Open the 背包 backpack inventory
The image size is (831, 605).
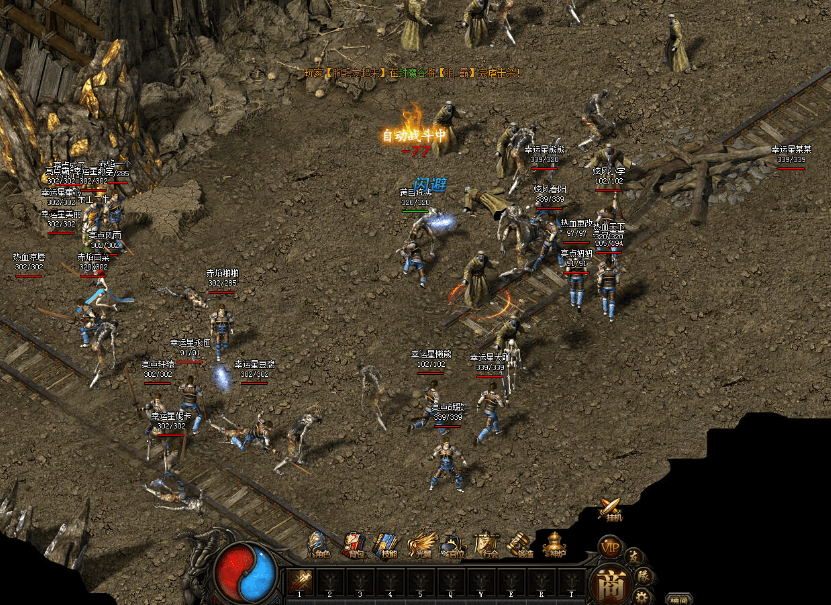354,544
